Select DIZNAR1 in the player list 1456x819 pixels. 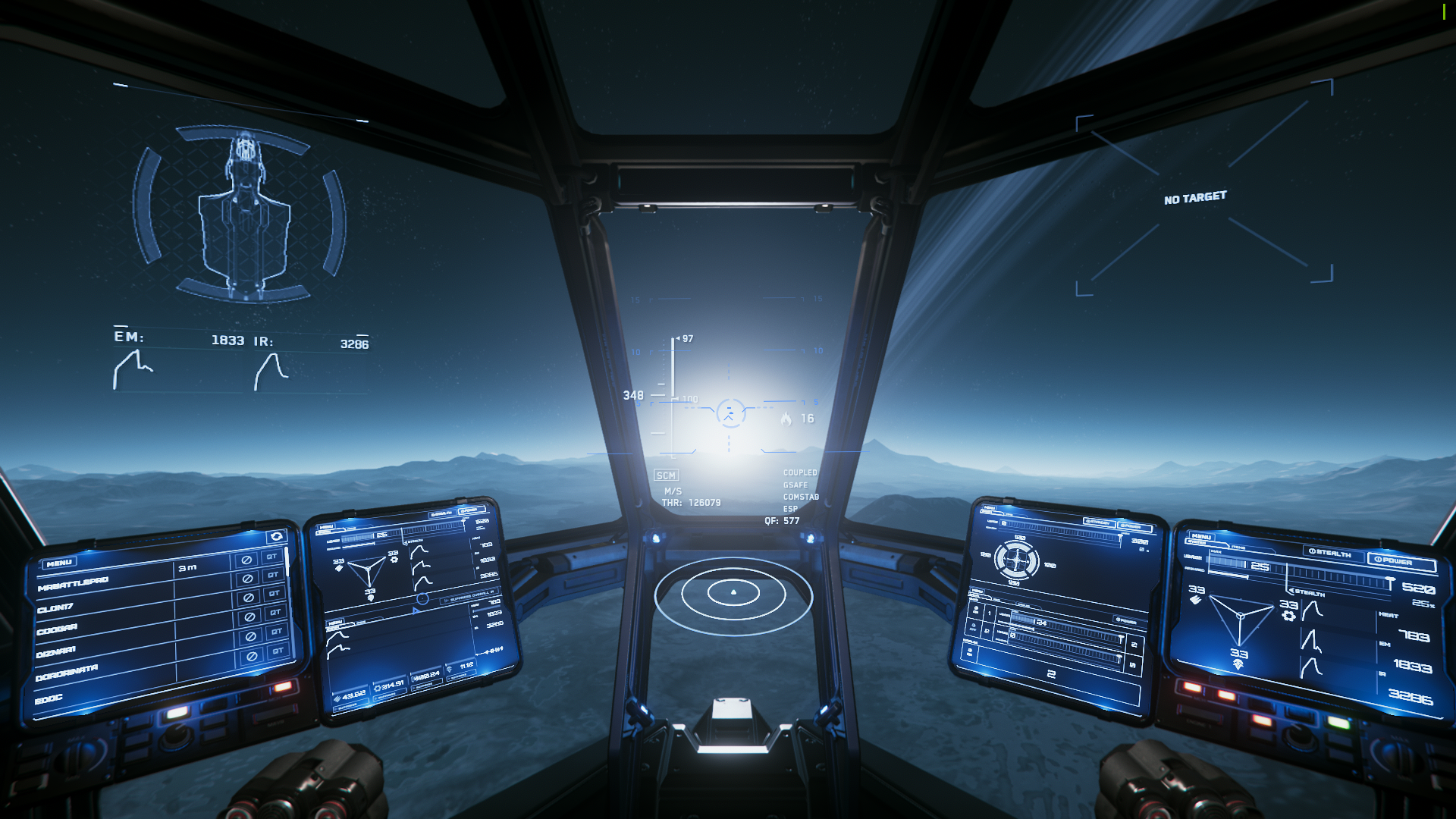pyautogui.click(x=56, y=651)
